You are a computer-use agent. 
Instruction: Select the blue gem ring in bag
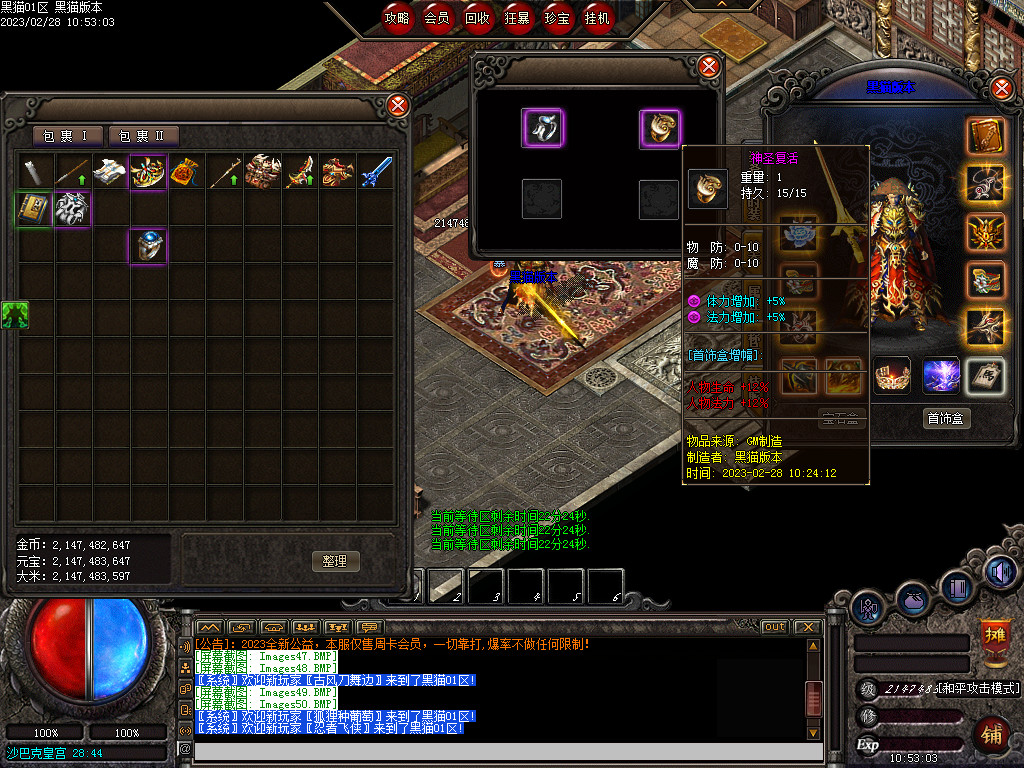148,246
